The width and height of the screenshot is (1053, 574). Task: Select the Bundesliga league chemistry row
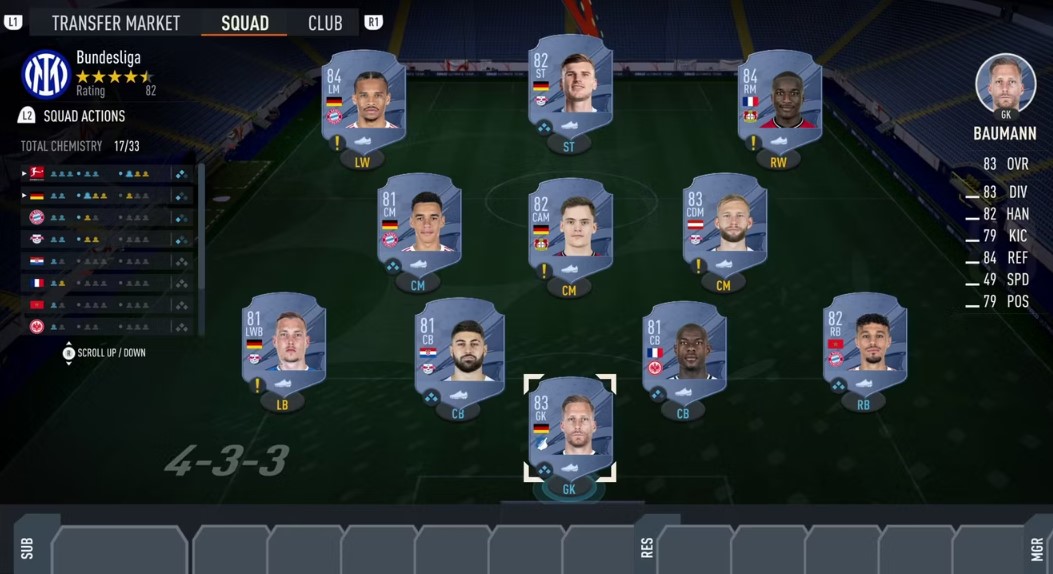(x=105, y=173)
